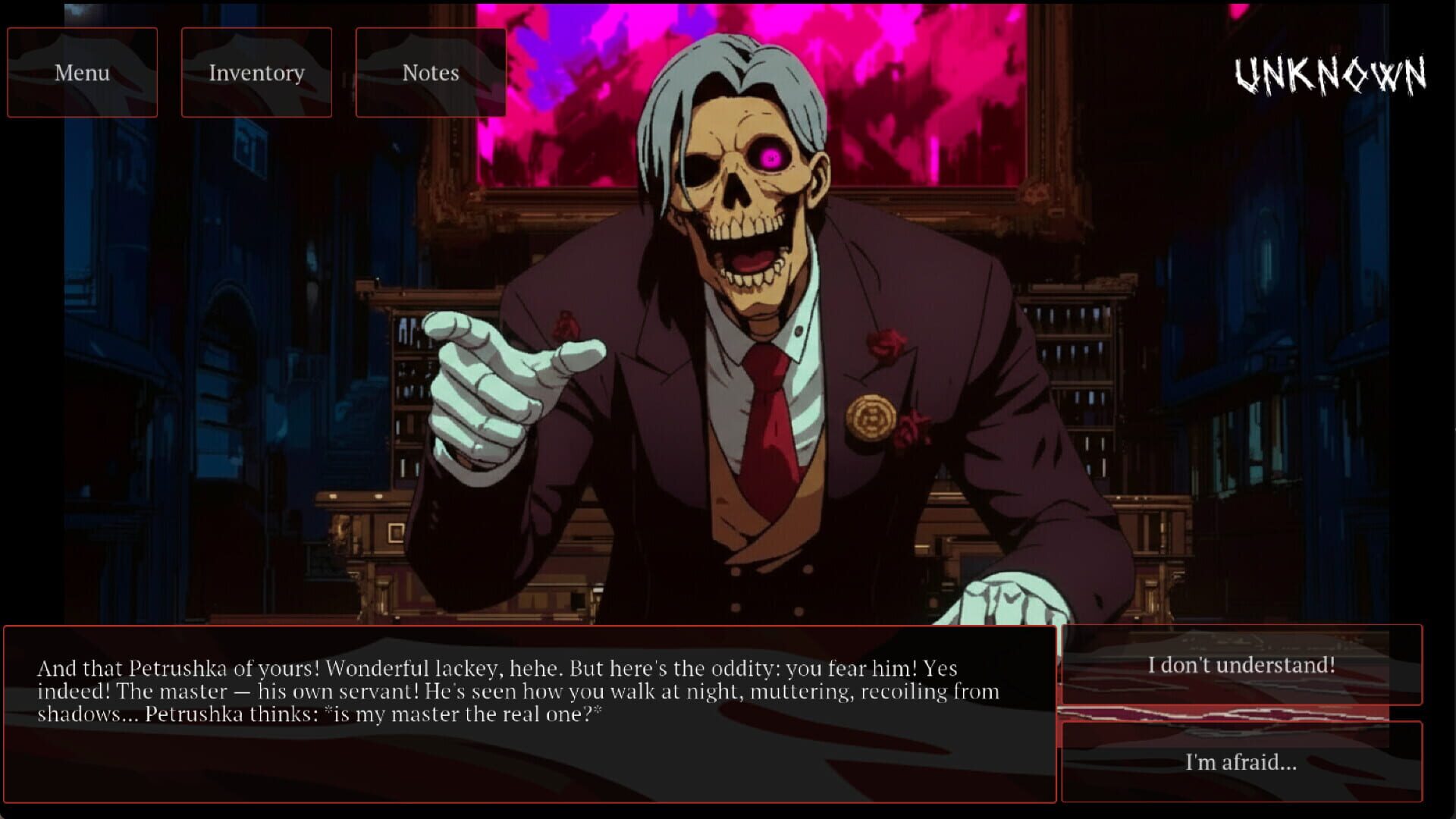Choose the "I don't understand!" response
This screenshot has width=1456, height=819.
pyautogui.click(x=1242, y=666)
